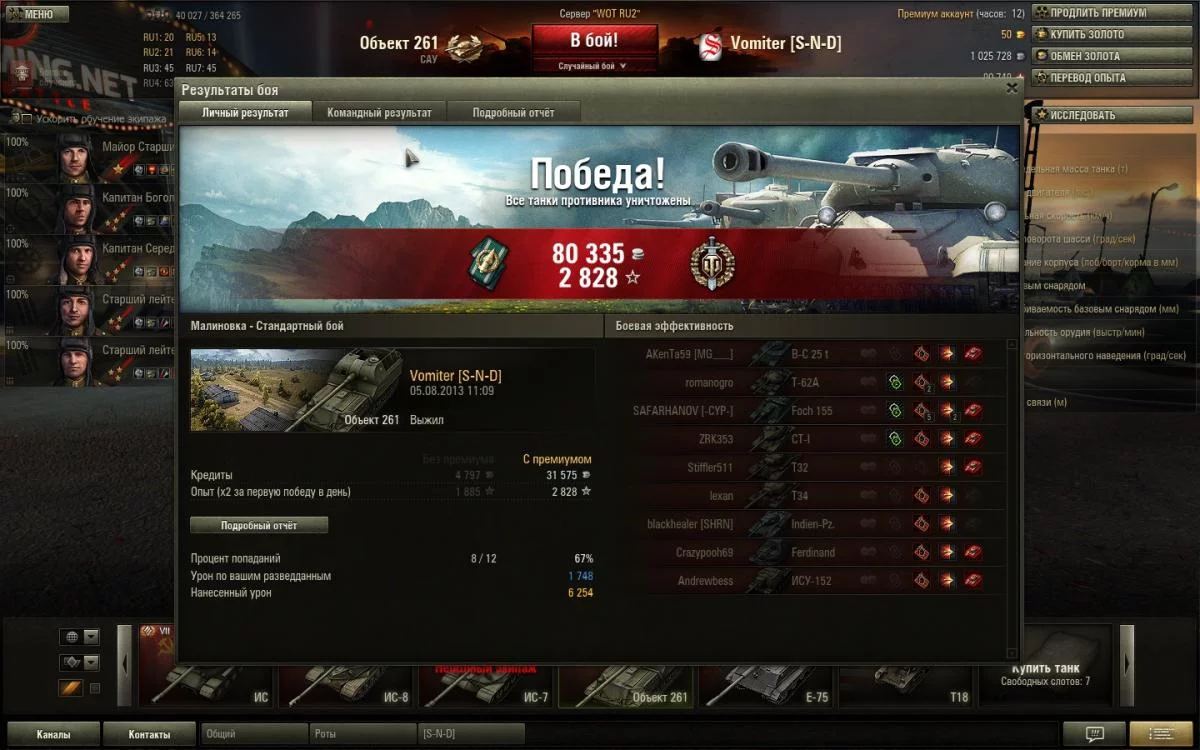
Task: Start battle with the В бой! button
Action: point(594,42)
